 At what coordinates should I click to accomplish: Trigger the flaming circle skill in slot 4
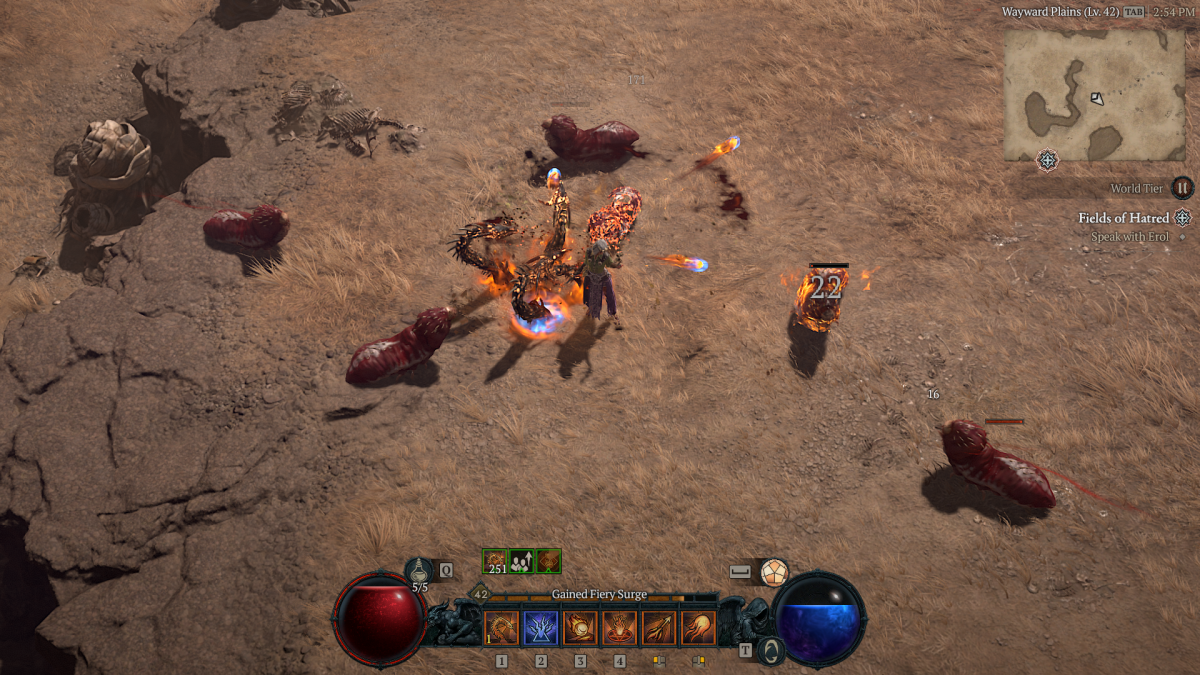coord(619,628)
